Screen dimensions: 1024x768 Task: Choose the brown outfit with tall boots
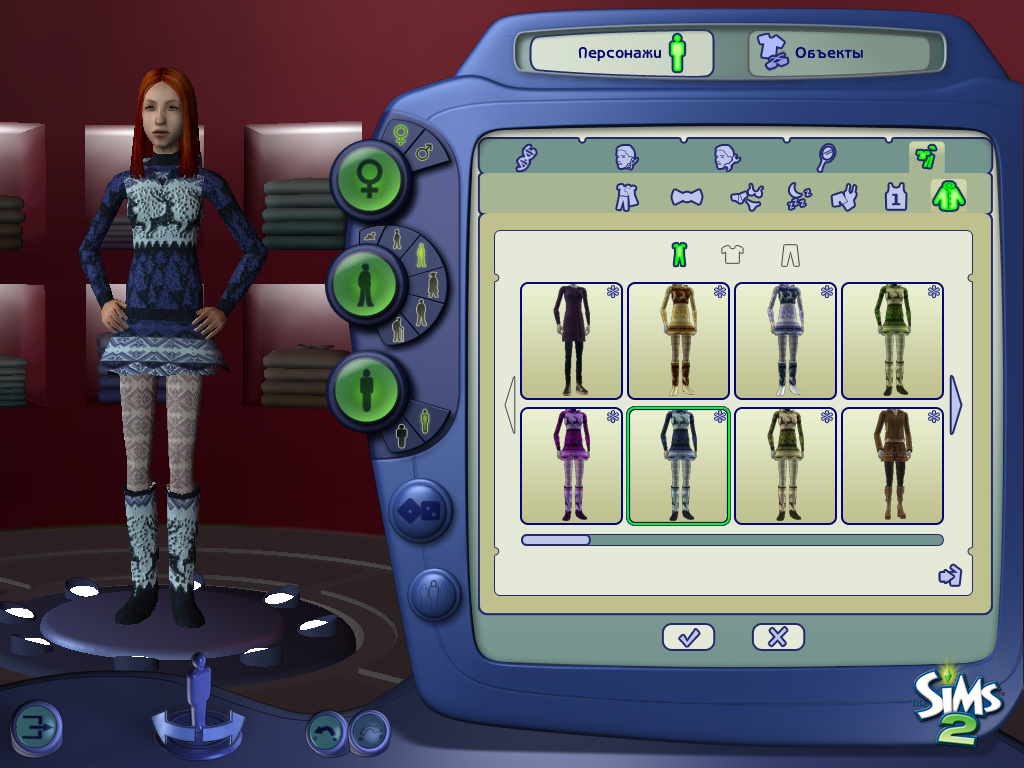[892, 465]
